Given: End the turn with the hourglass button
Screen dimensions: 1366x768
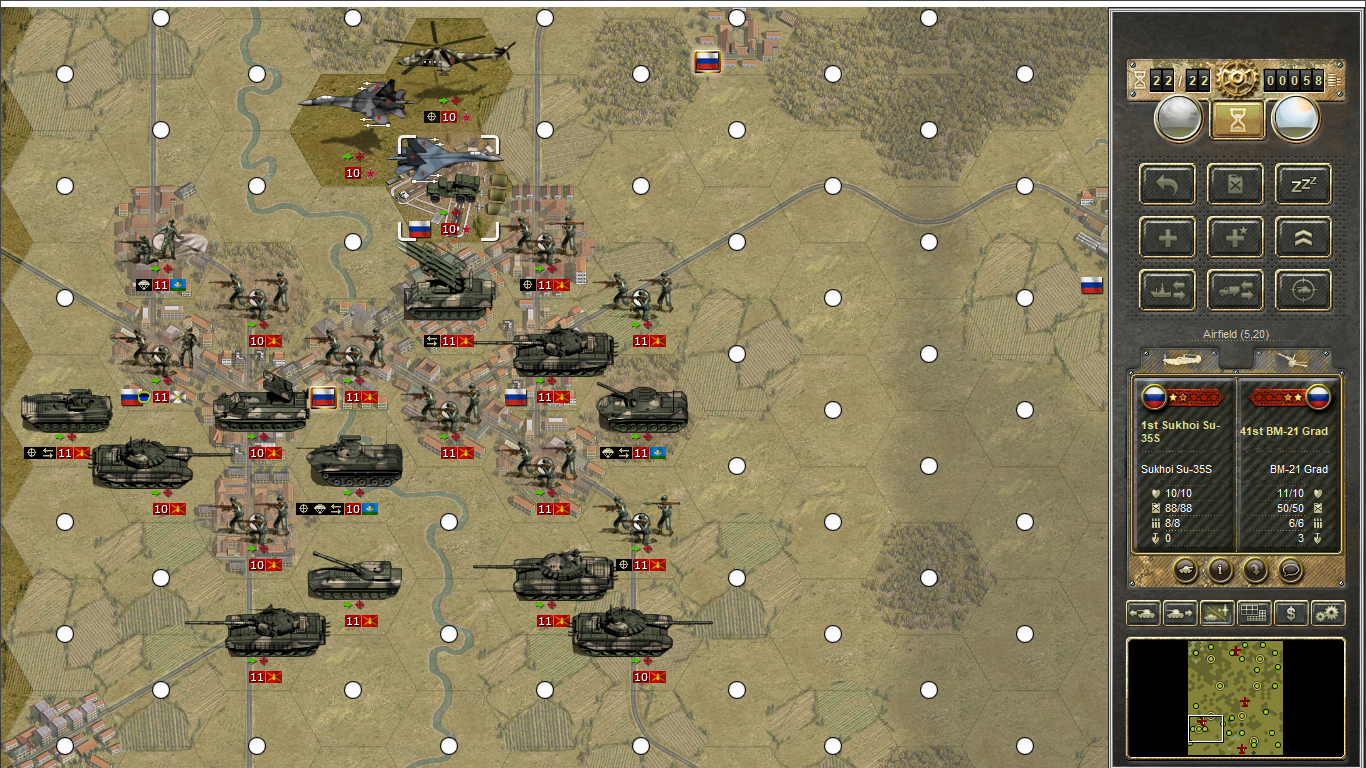Looking at the screenshot, I should [x=1237, y=119].
